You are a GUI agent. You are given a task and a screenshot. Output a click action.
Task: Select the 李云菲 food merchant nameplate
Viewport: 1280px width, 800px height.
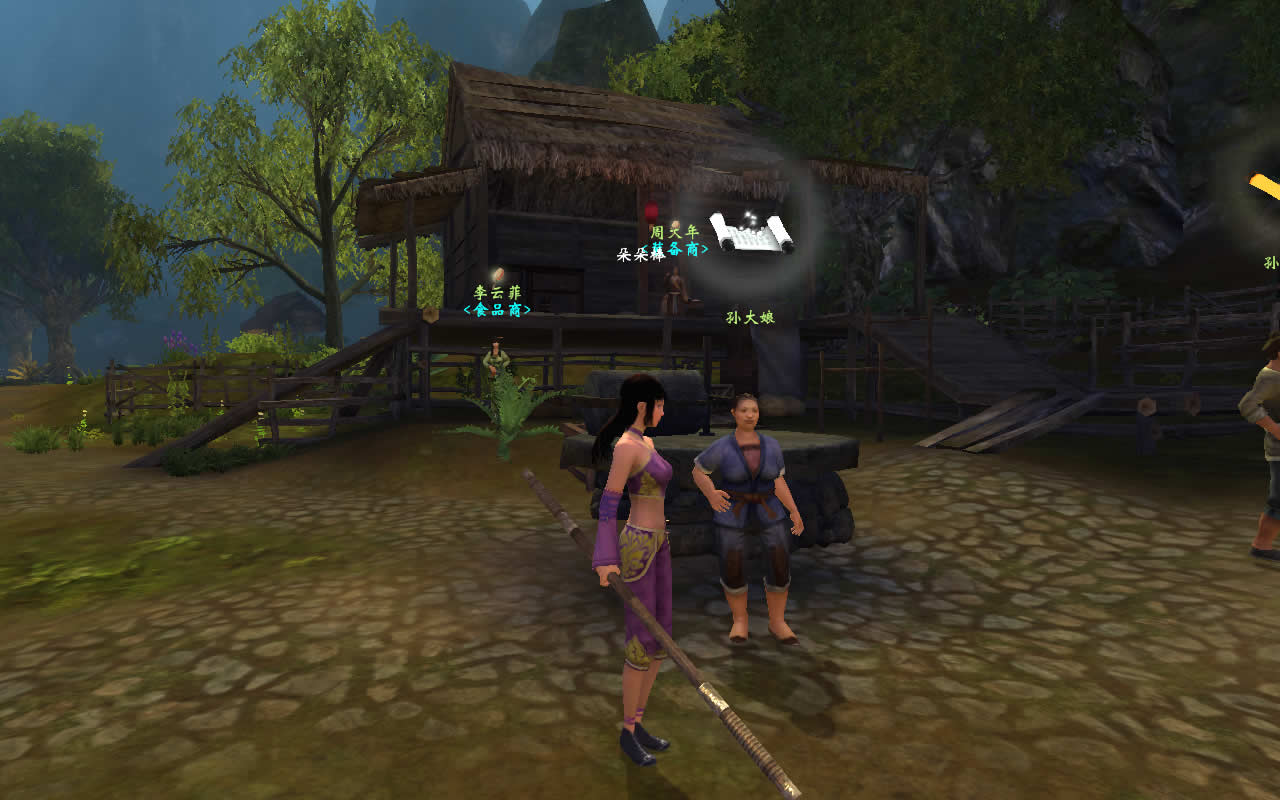point(497,301)
